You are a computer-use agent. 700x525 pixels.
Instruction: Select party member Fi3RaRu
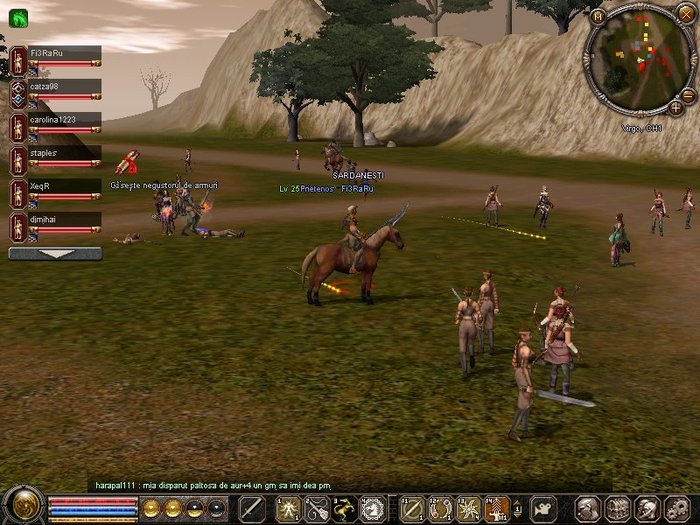[55, 53]
